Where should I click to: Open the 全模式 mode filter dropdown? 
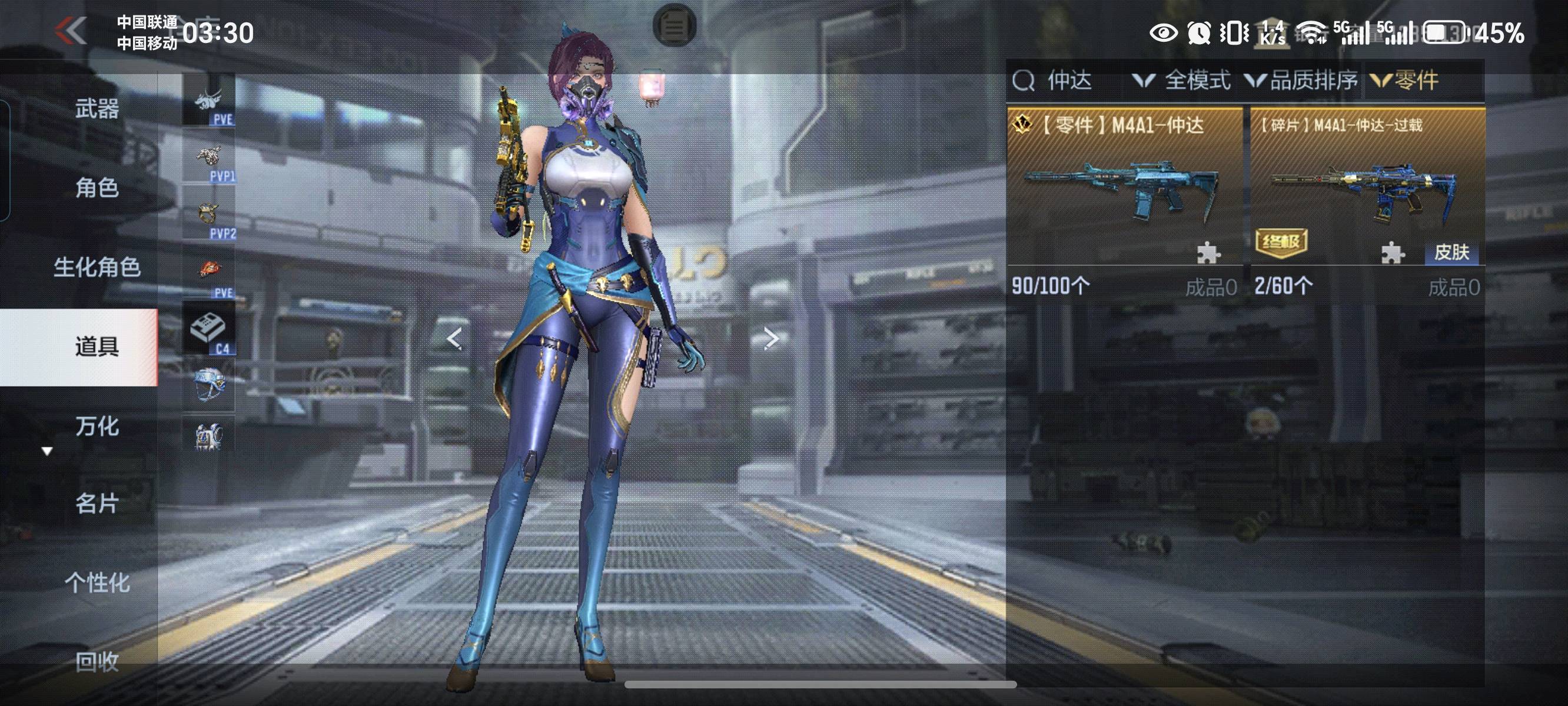pos(1182,81)
